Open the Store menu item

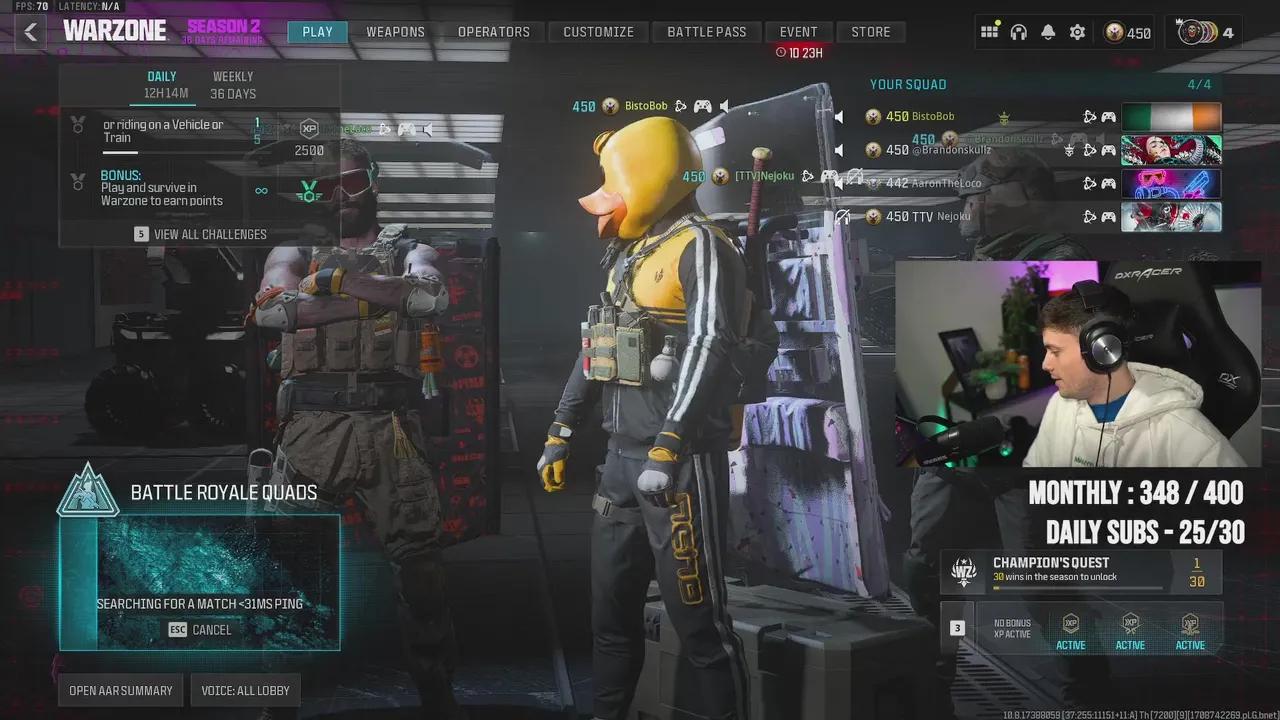click(x=871, y=31)
